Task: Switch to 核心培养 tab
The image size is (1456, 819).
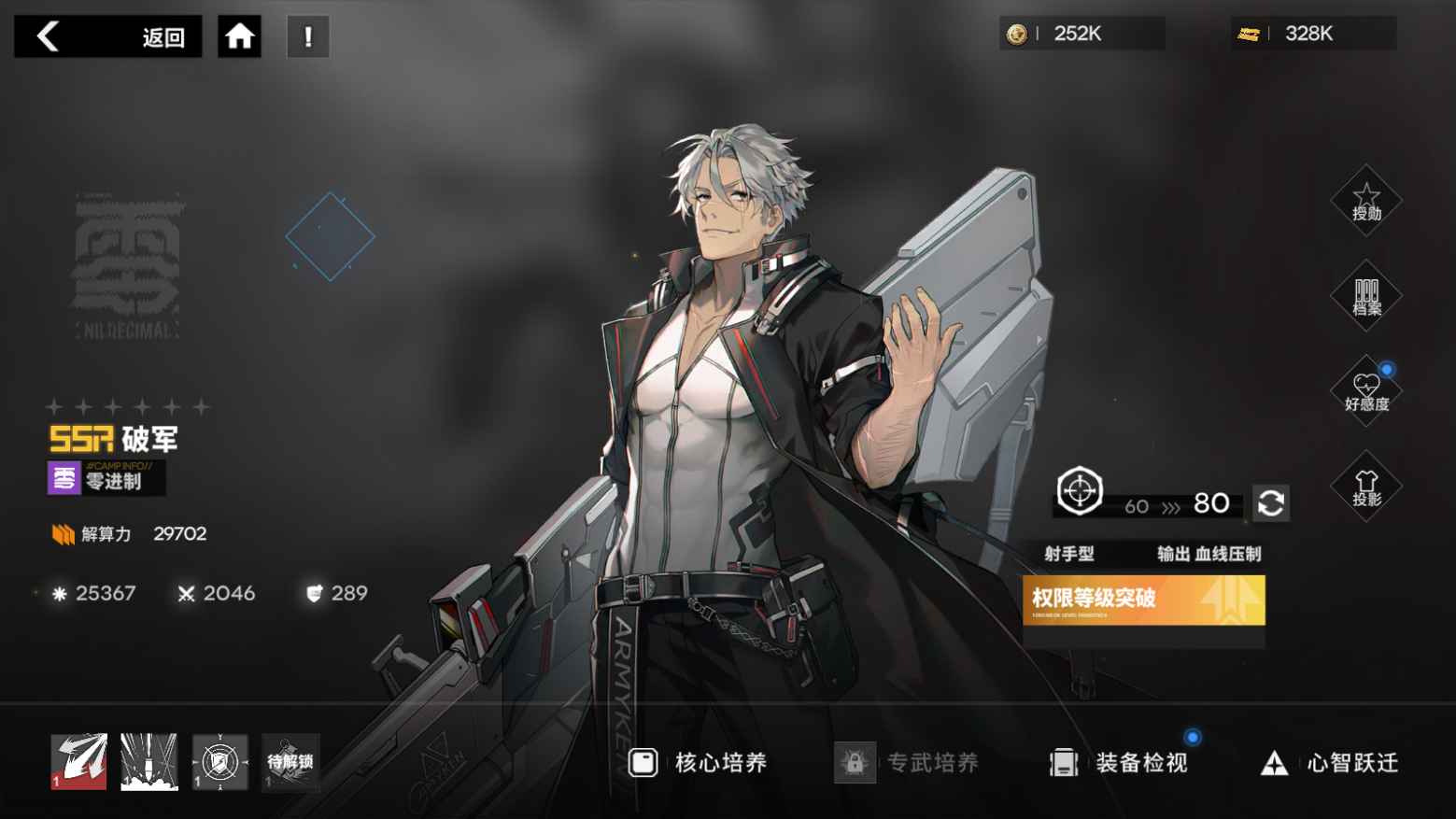Action: tap(699, 763)
